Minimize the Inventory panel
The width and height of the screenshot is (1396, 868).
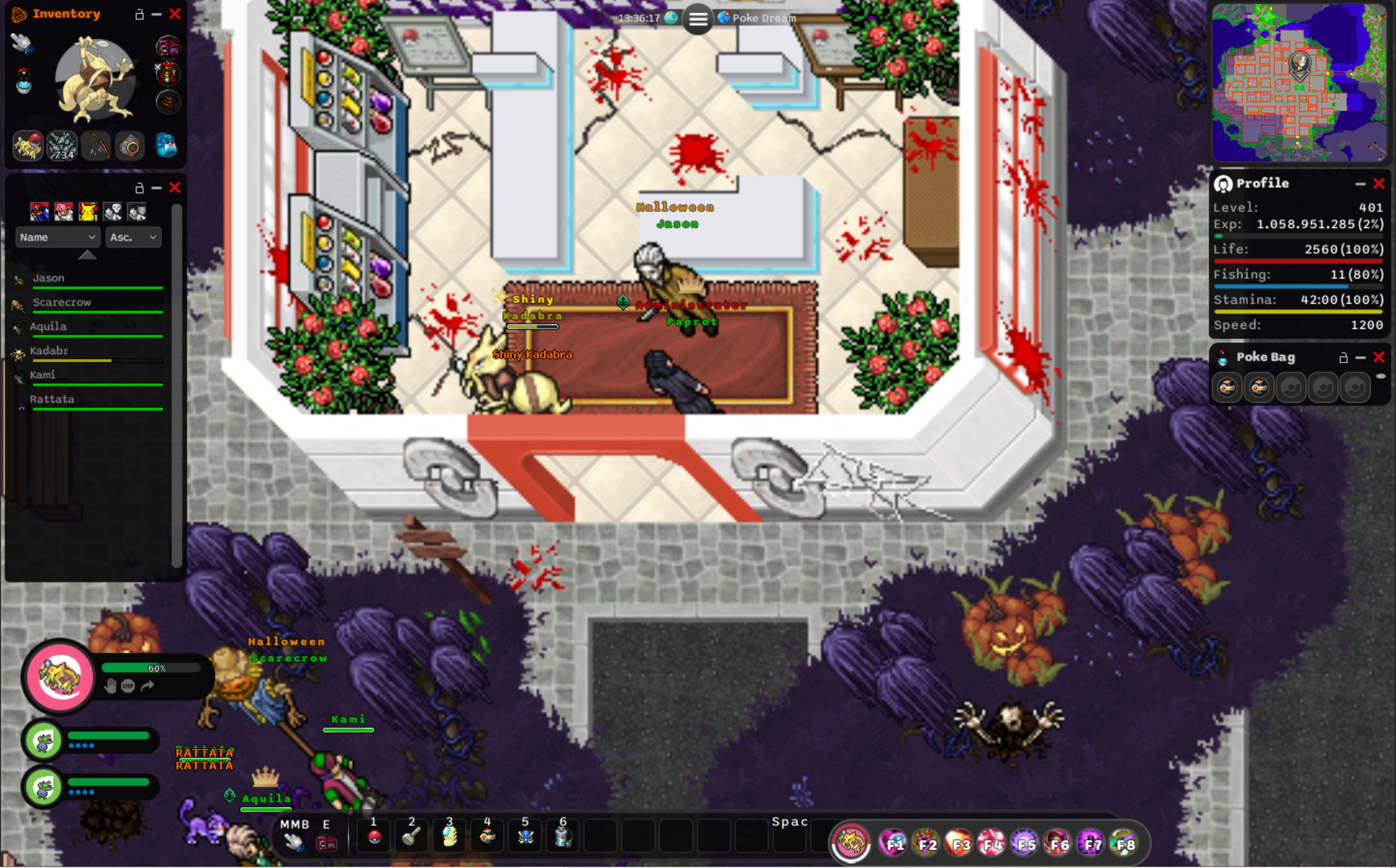[x=156, y=14]
